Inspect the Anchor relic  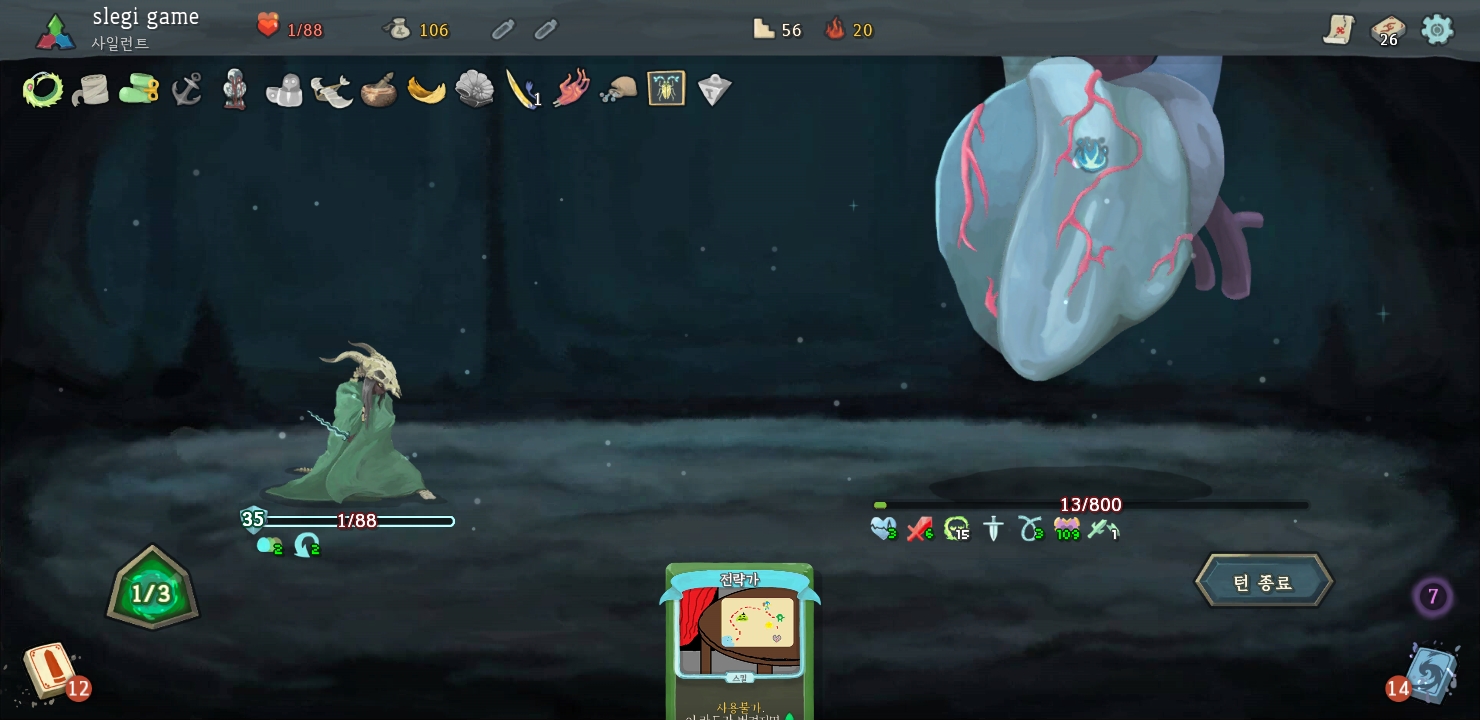187,90
